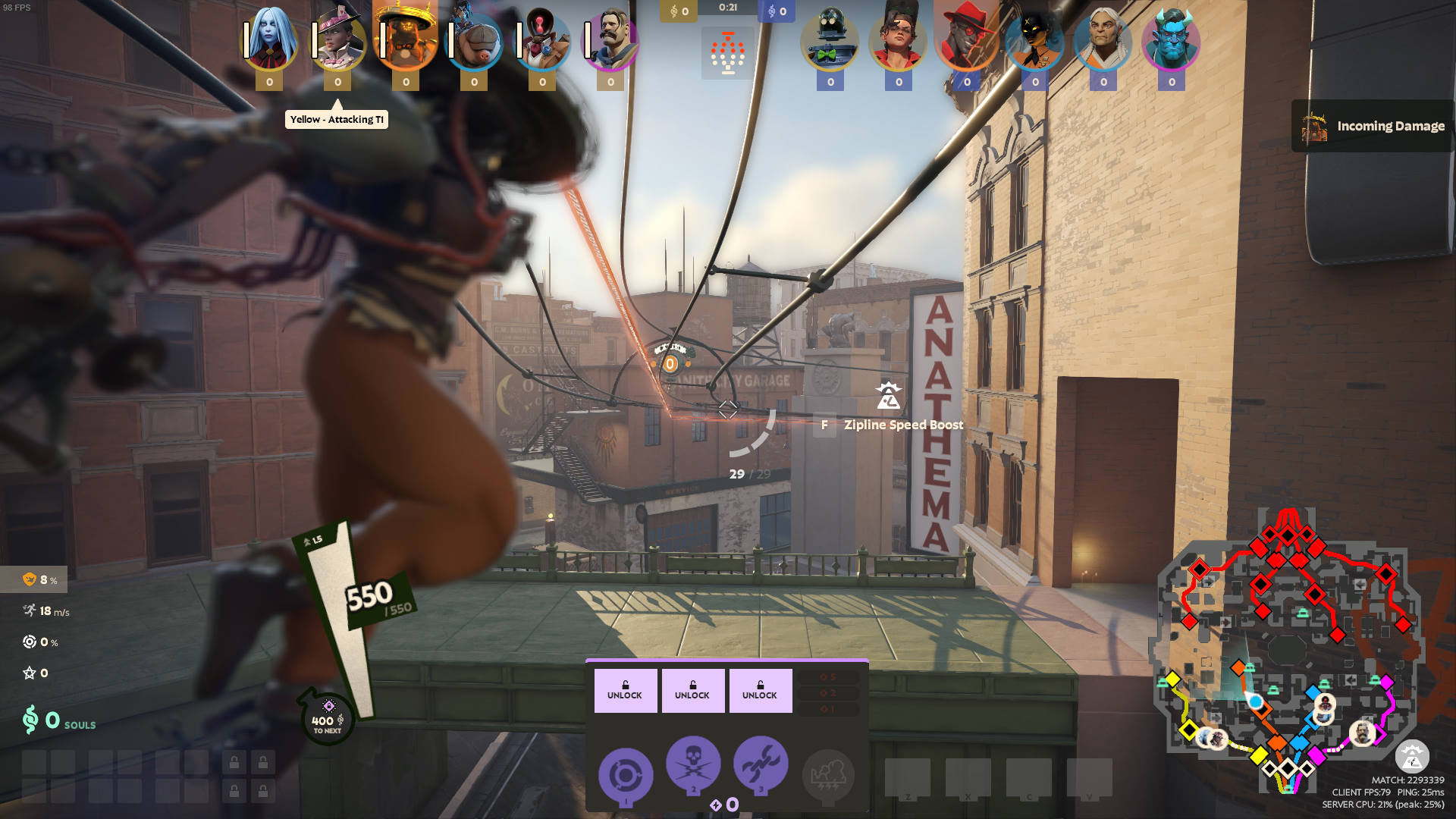Activate the chain link ability
This screenshot has height=819, width=1456.
761,763
